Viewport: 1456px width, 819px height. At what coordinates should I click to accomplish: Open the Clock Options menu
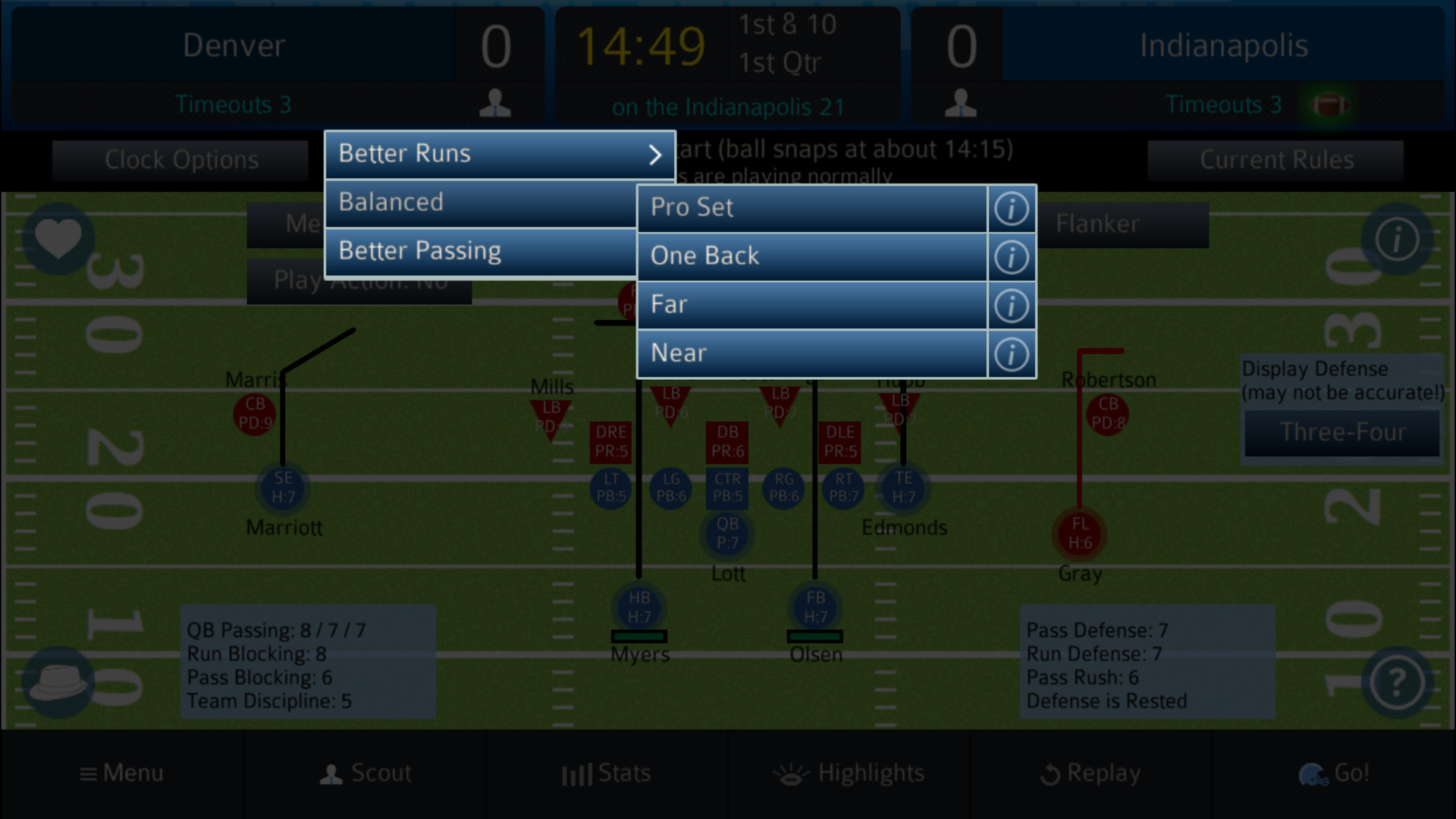[x=180, y=160]
